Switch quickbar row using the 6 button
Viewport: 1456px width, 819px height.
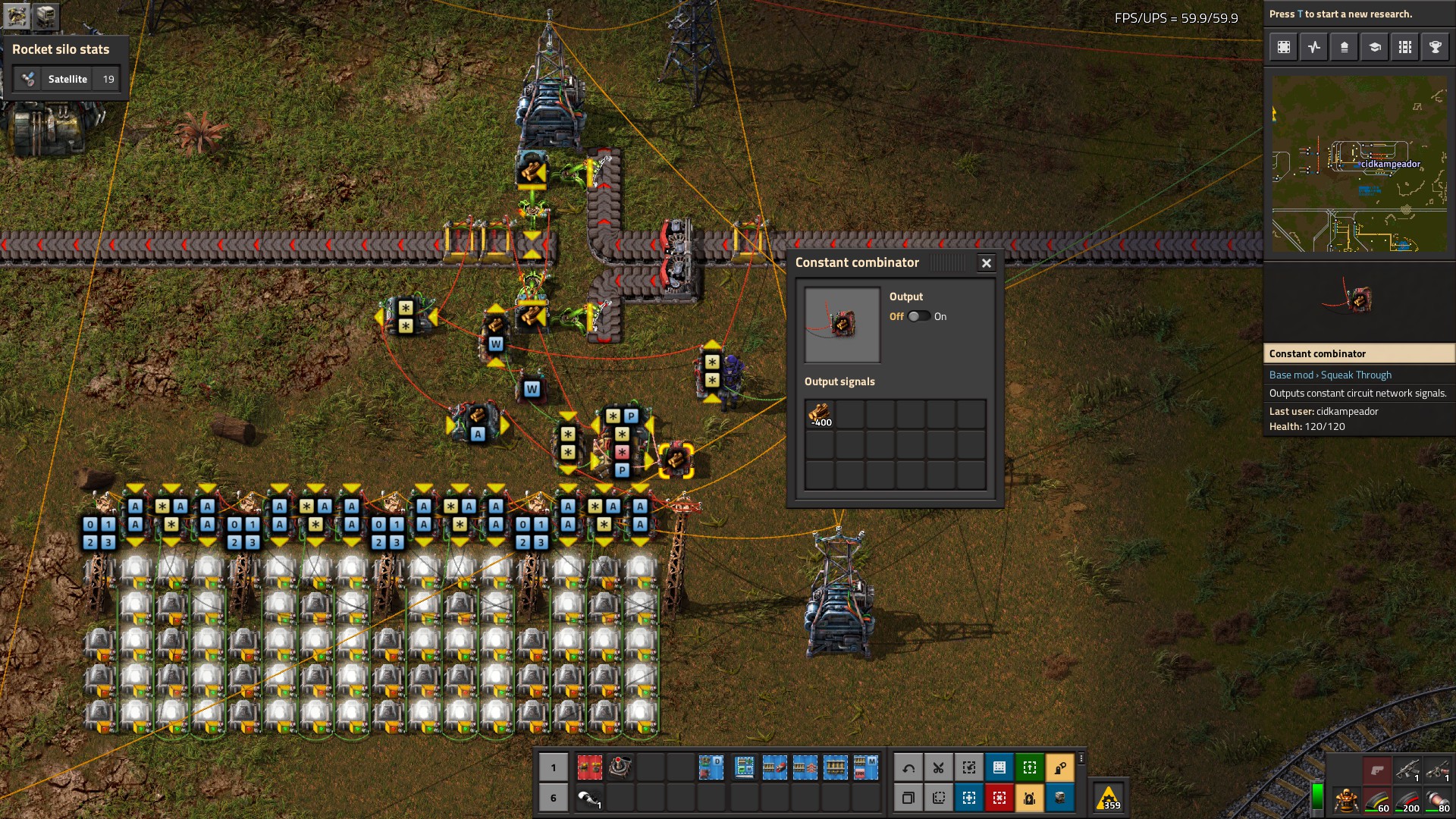[x=554, y=798]
